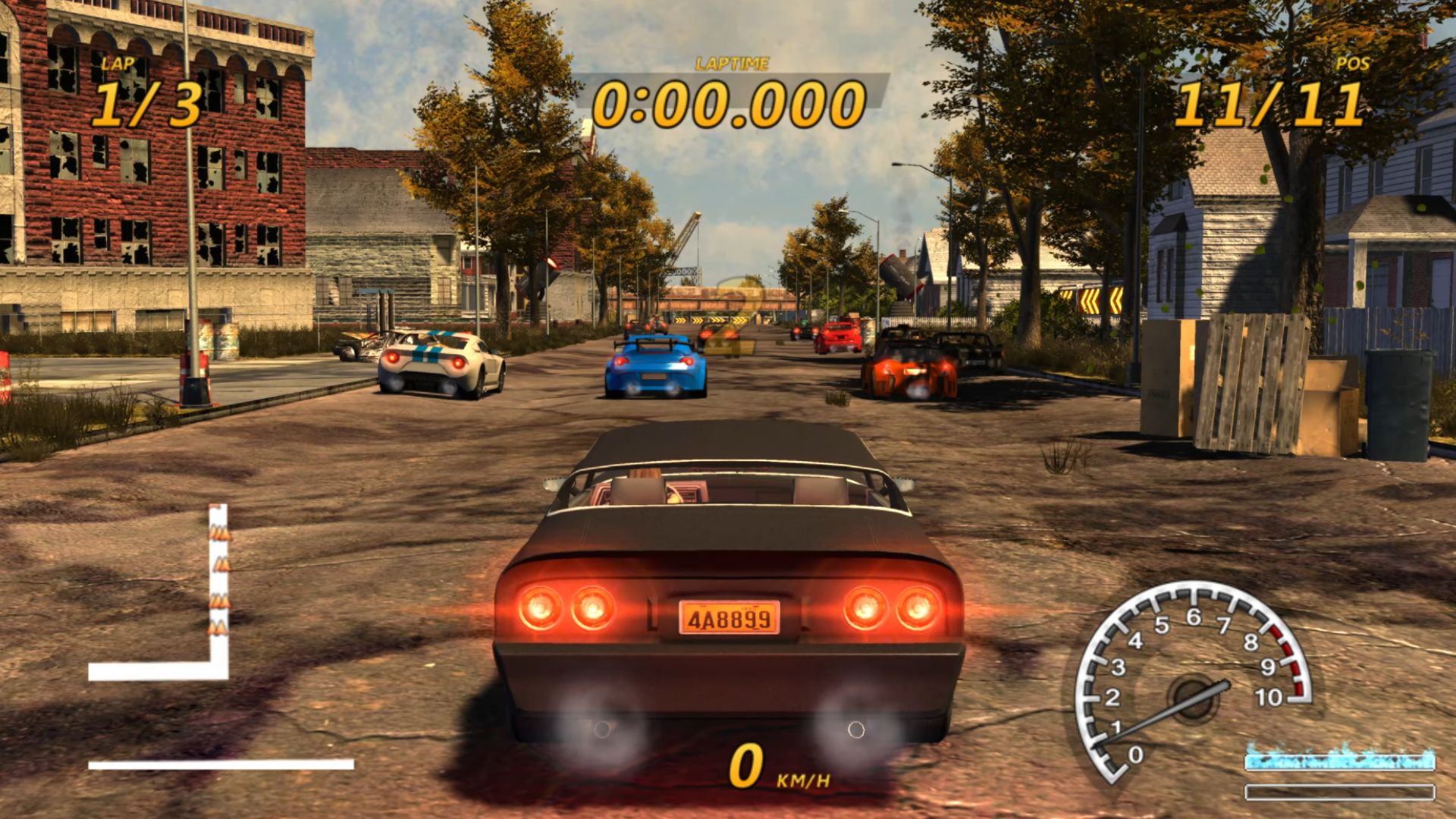Select the top cone cluster on the minimap route
1456x819 pixels.
(218, 533)
